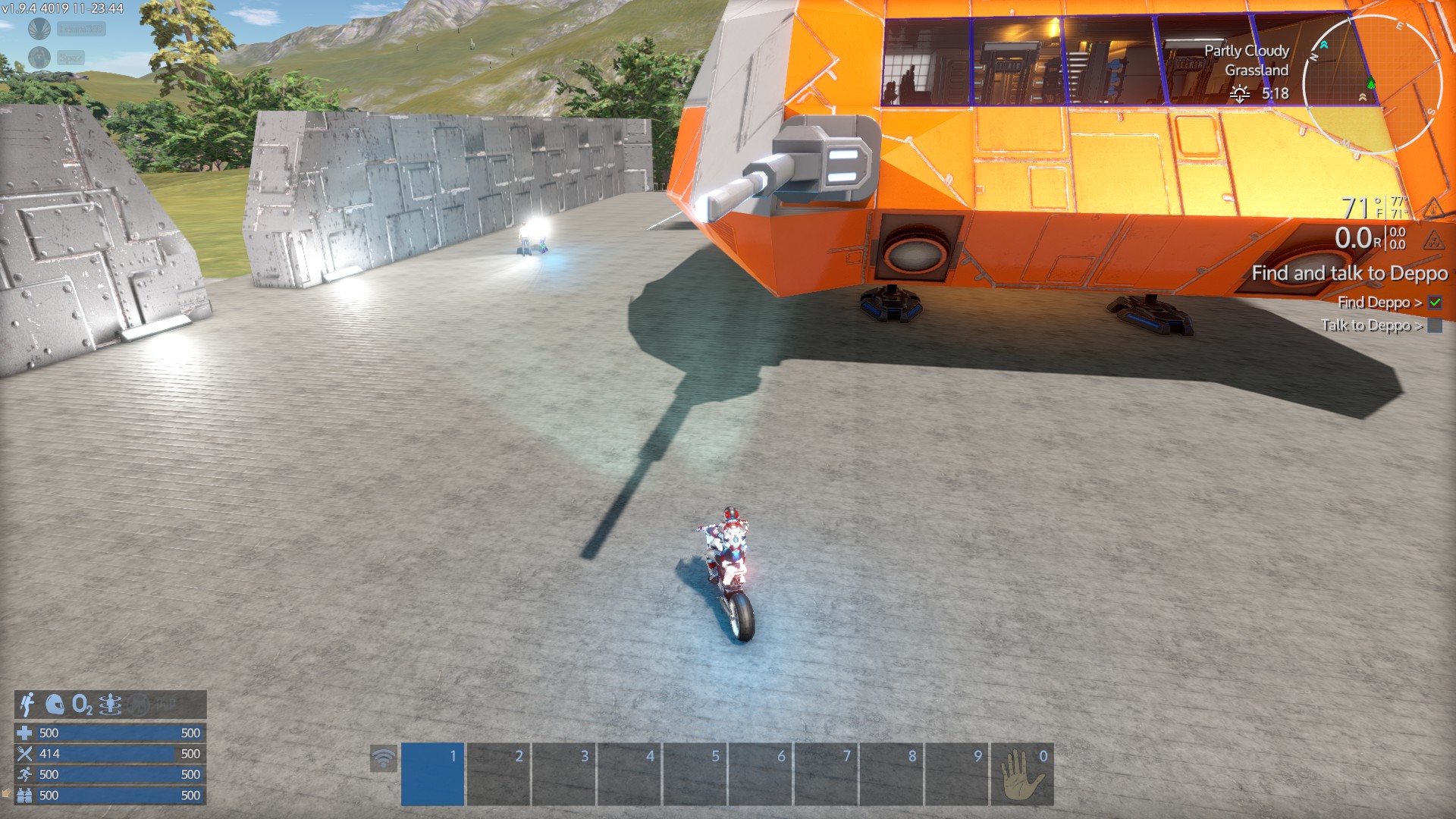Viewport: 1456px width, 819px height.
Task: Click the faded player portrait icon
Action: click(39, 57)
